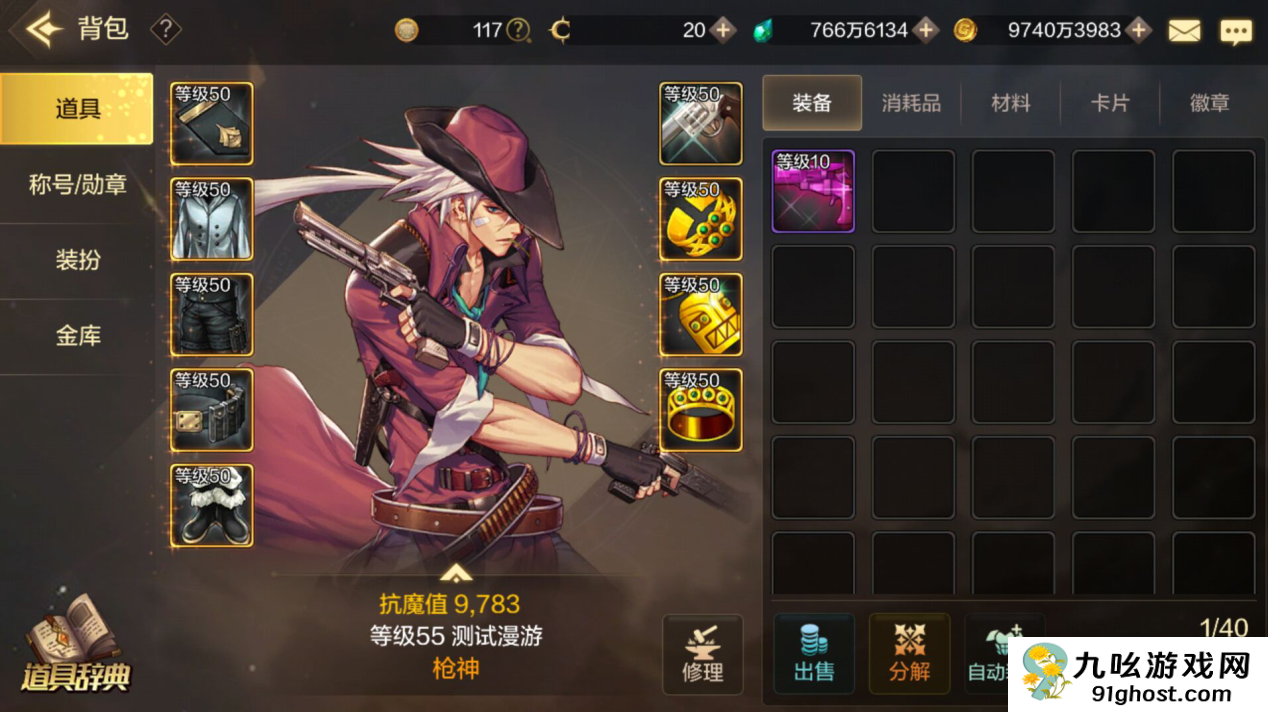Switch to the 徽章 badges category
This screenshot has width=1268, height=712.
[x=1209, y=103]
